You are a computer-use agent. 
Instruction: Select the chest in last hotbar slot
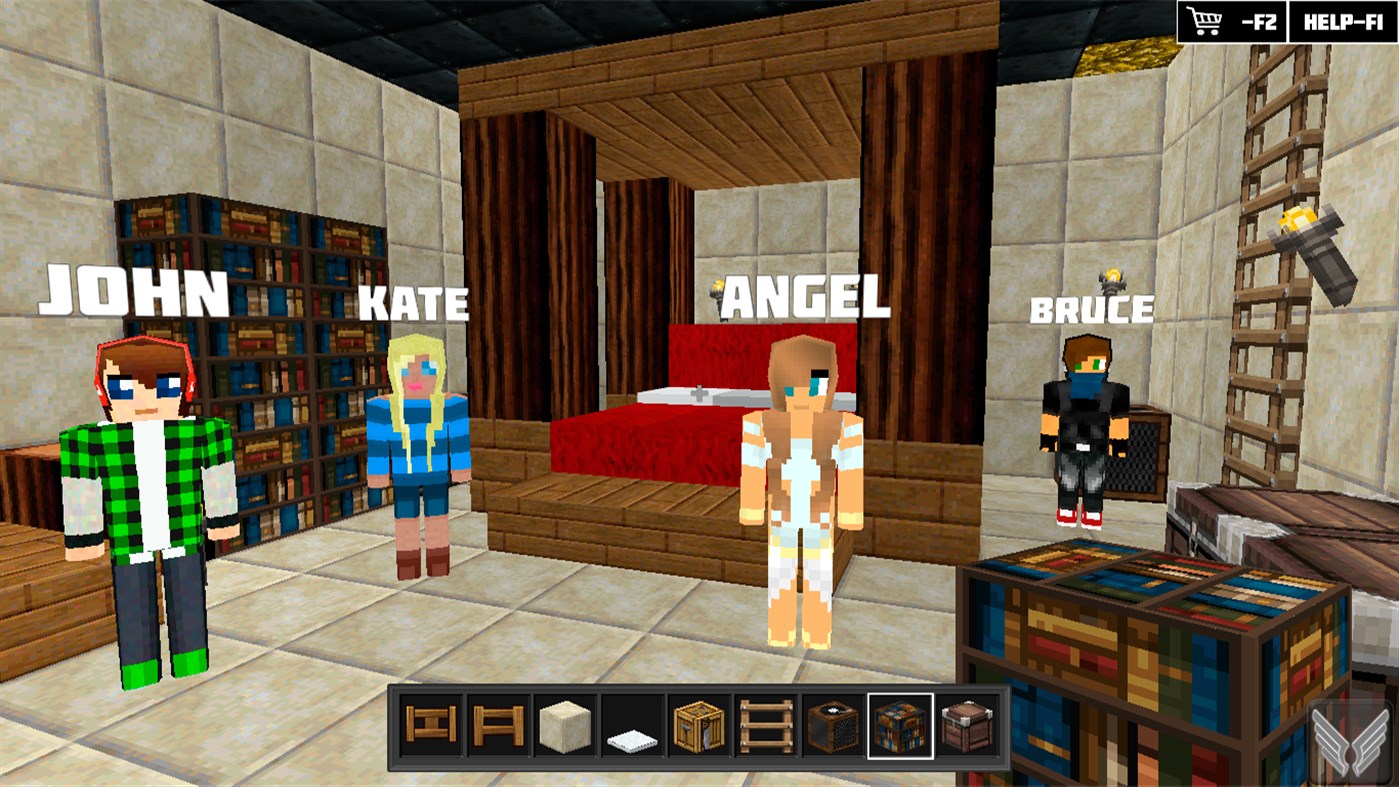[966, 728]
